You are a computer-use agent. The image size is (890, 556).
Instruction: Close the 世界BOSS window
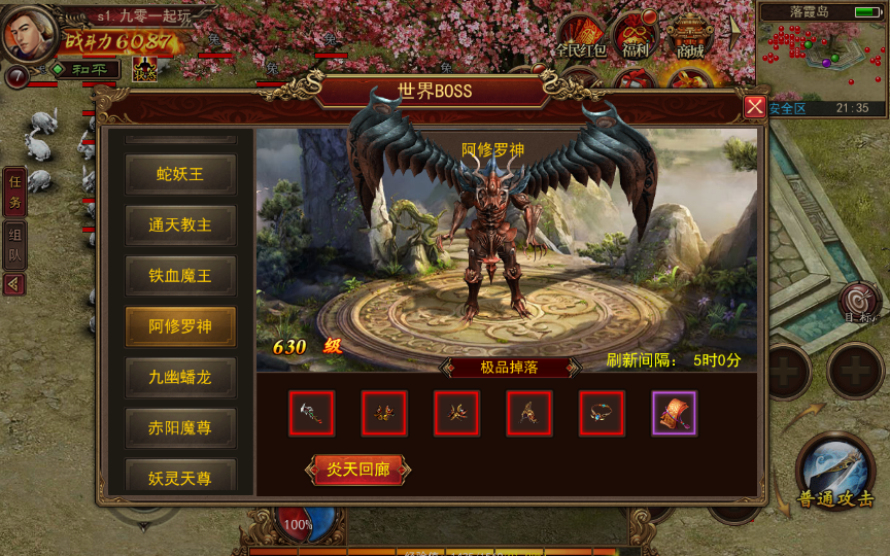click(x=755, y=107)
